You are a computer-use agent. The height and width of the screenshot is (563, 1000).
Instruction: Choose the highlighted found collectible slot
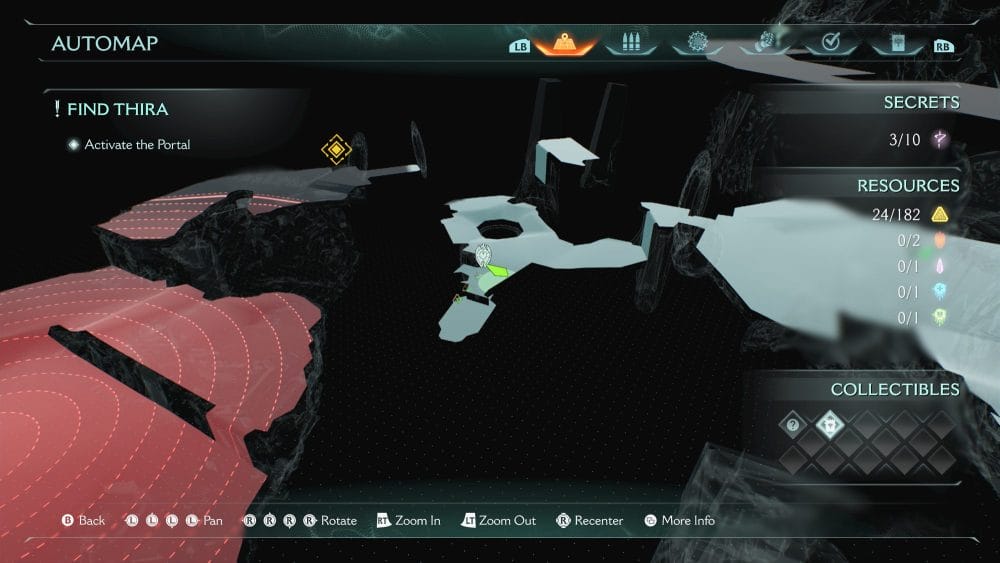830,426
